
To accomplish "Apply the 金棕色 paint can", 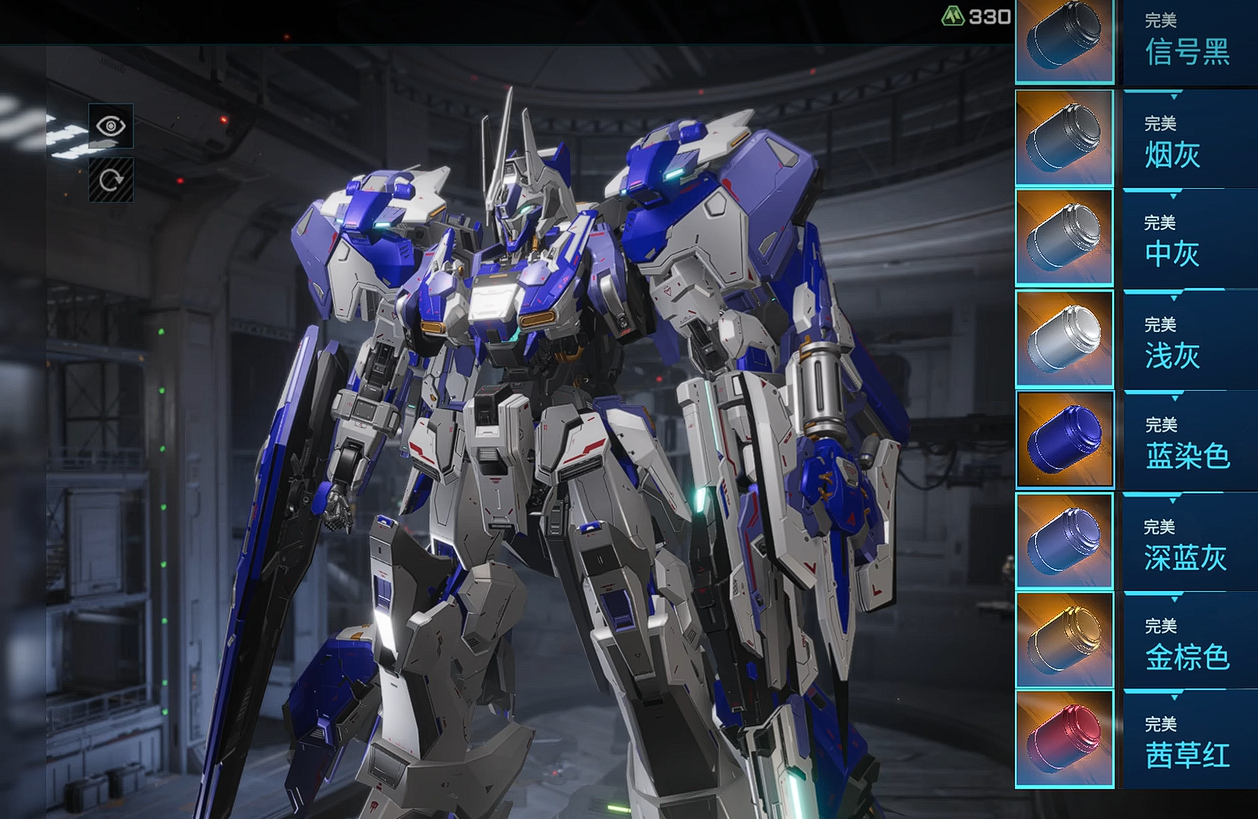I will 1064,640.
